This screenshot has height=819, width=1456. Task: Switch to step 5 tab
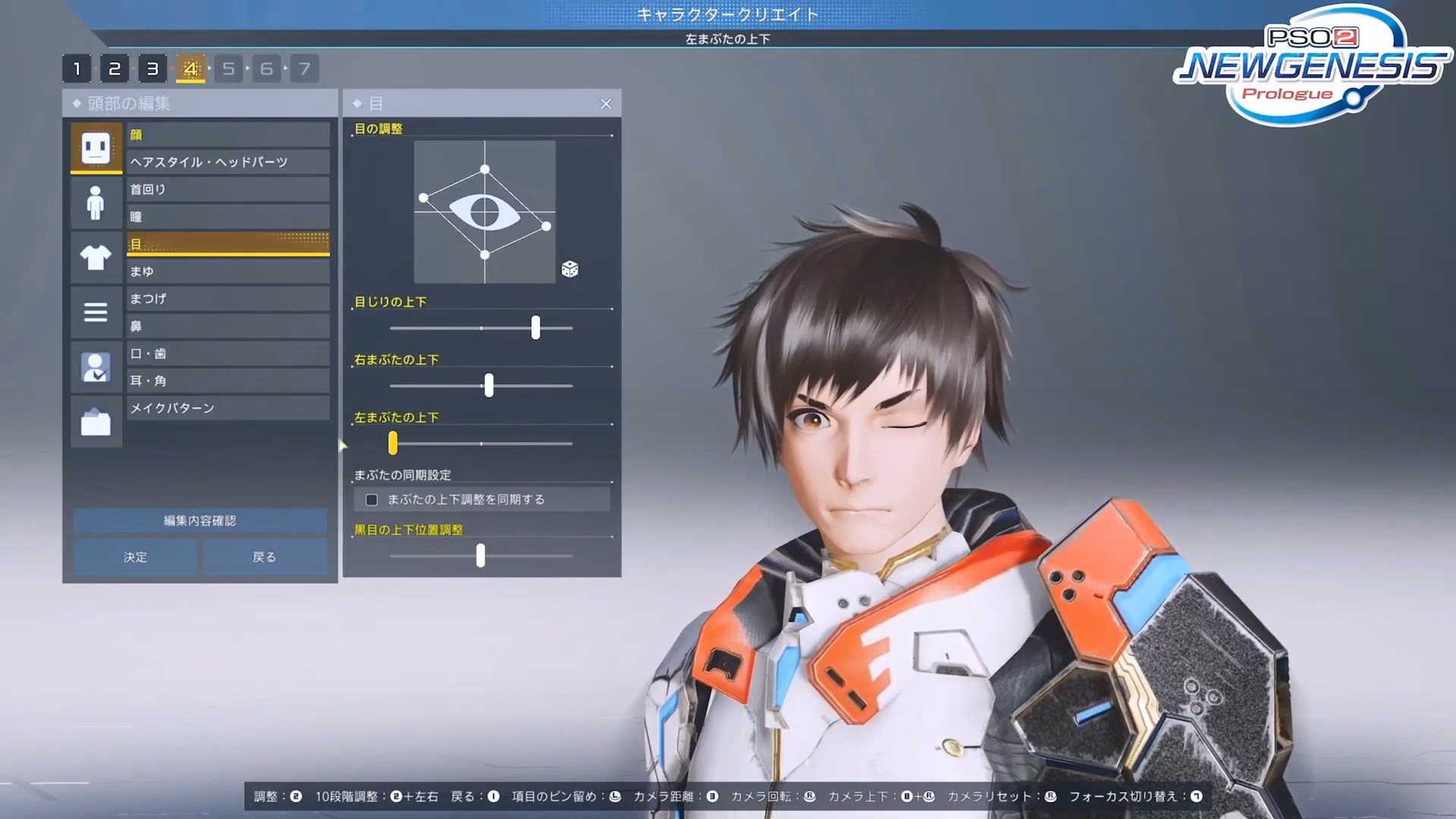228,68
